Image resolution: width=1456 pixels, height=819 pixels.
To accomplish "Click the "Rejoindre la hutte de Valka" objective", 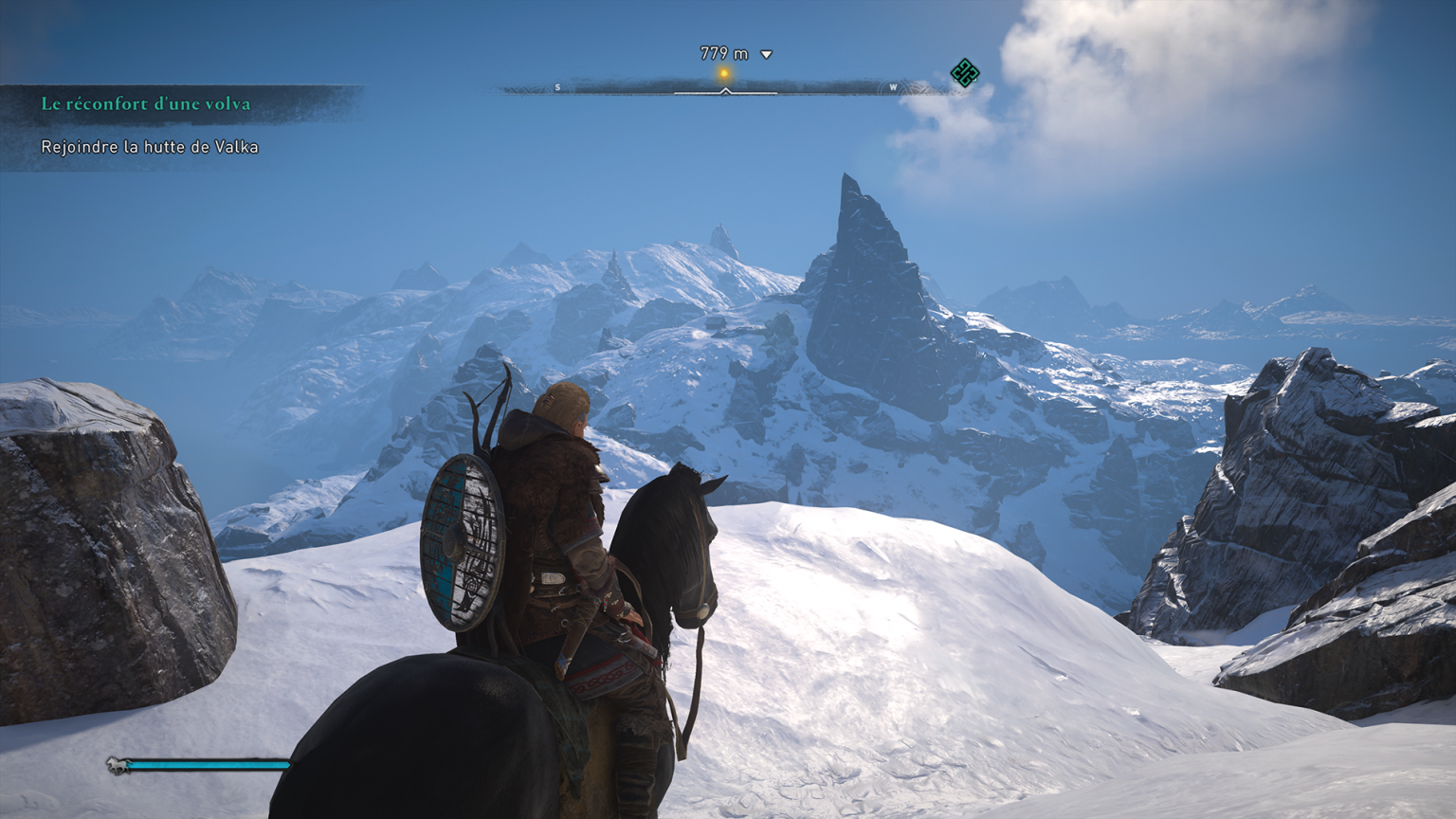I will [150, 147].
